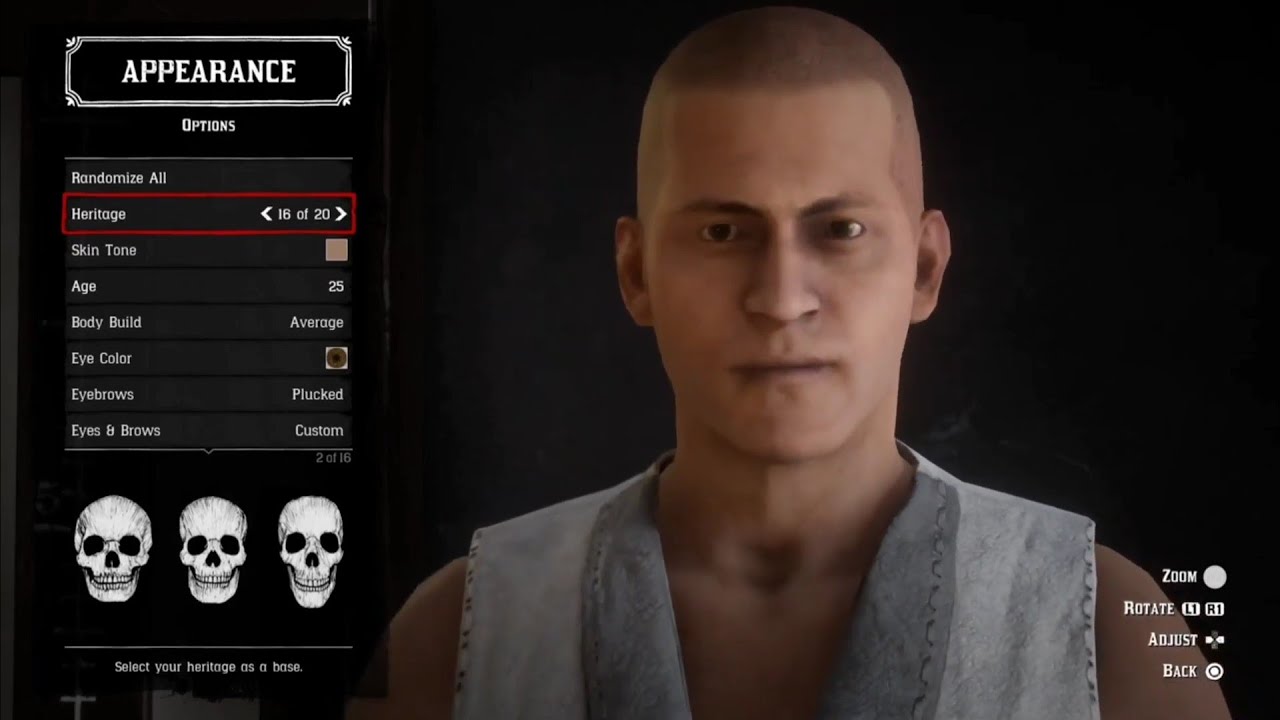Click the next Heritage right arrow
The width and height of the screenshot is (1280, 720).
point(341,214)
